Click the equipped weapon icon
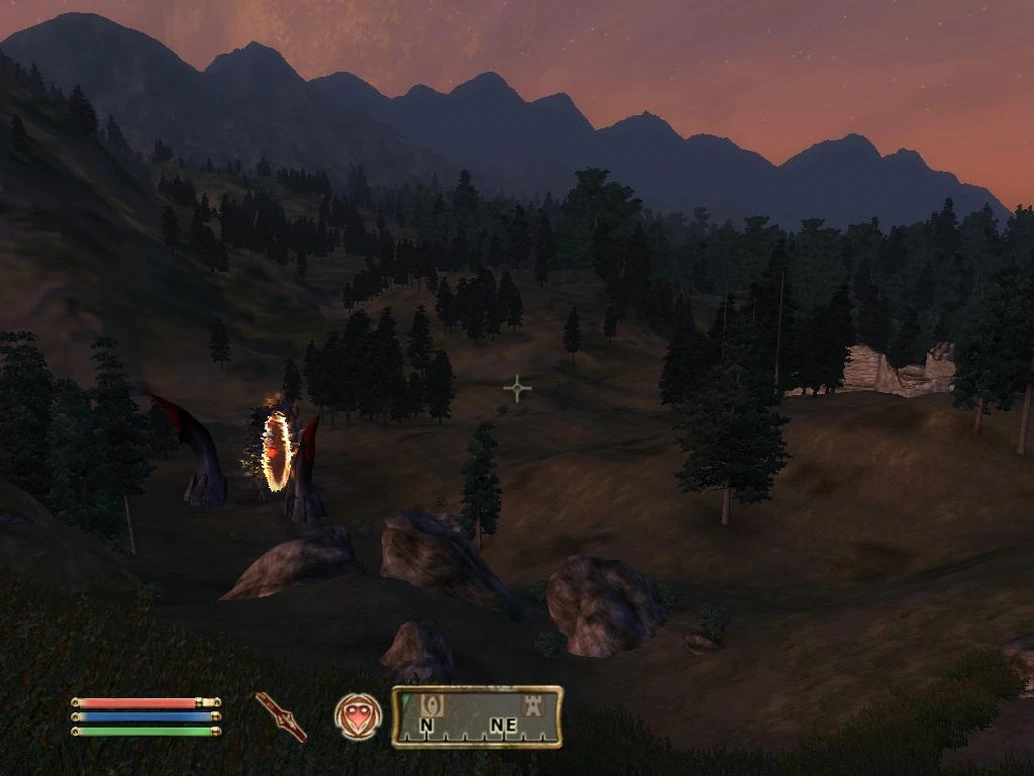This screenshot has height=776, width=1034. coord(281,716)
